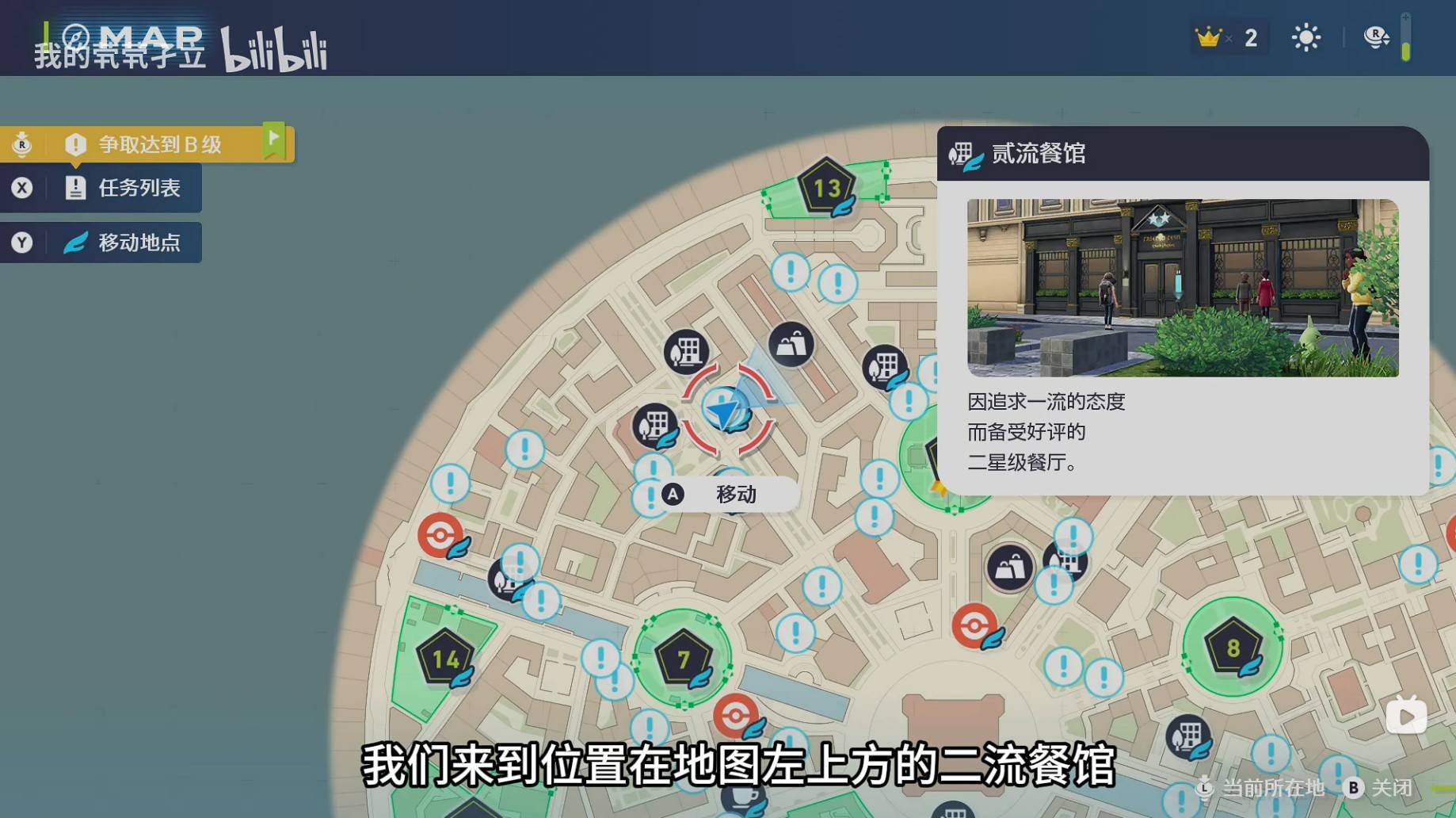Select the zone 13 map marker
1456x818 pixels.
(826, 188)
